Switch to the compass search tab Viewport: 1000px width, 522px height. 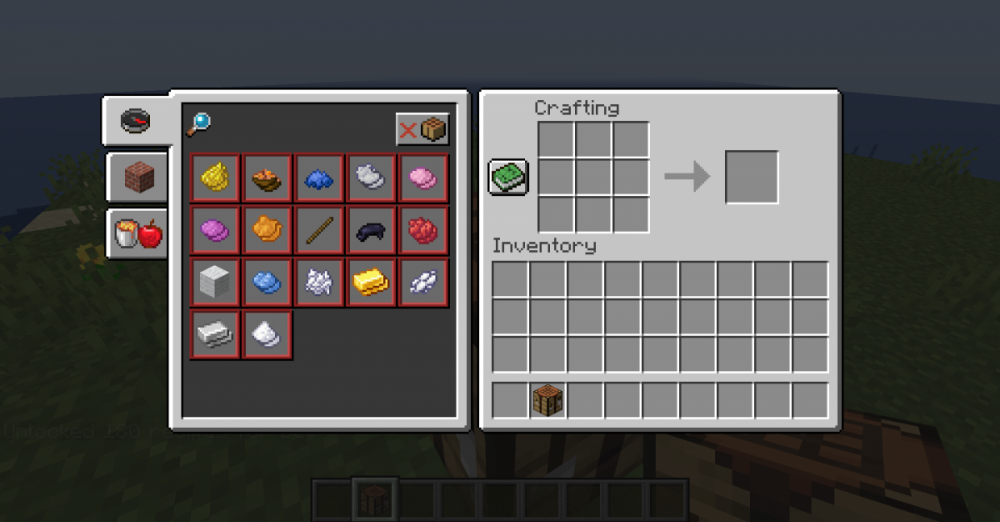pos(134,121)
